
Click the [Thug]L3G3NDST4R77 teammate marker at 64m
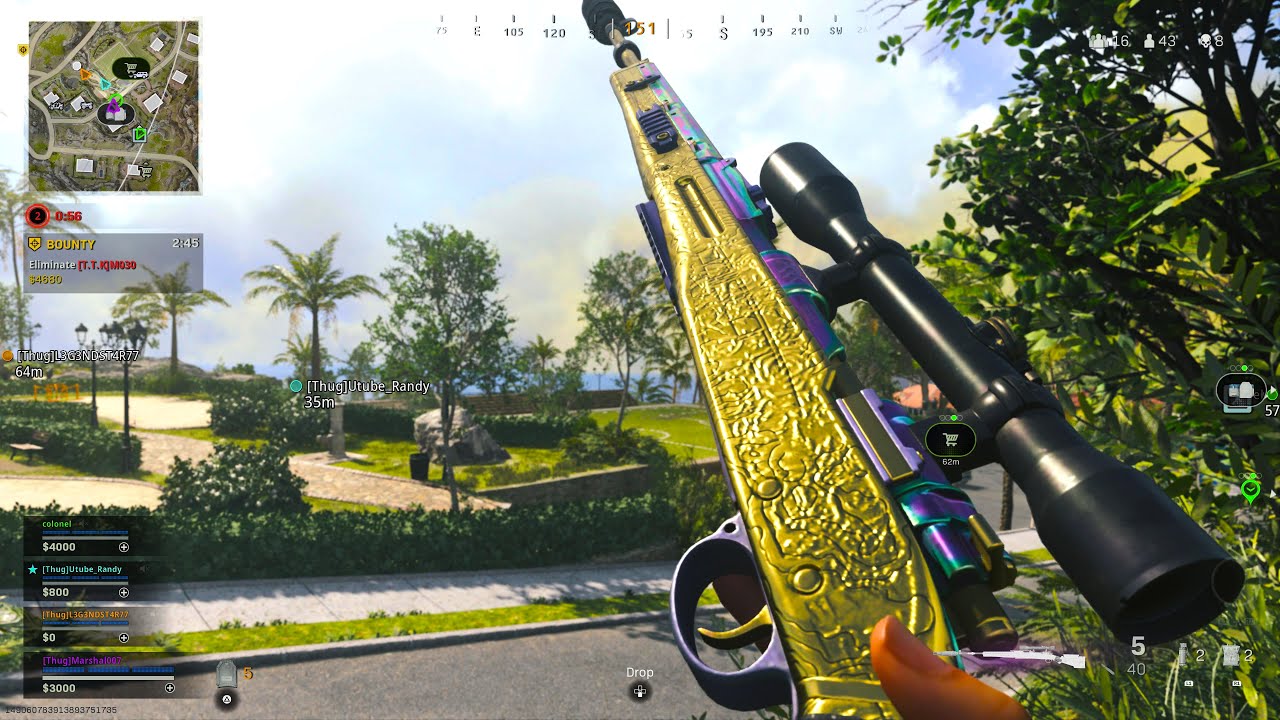point(8,356)
